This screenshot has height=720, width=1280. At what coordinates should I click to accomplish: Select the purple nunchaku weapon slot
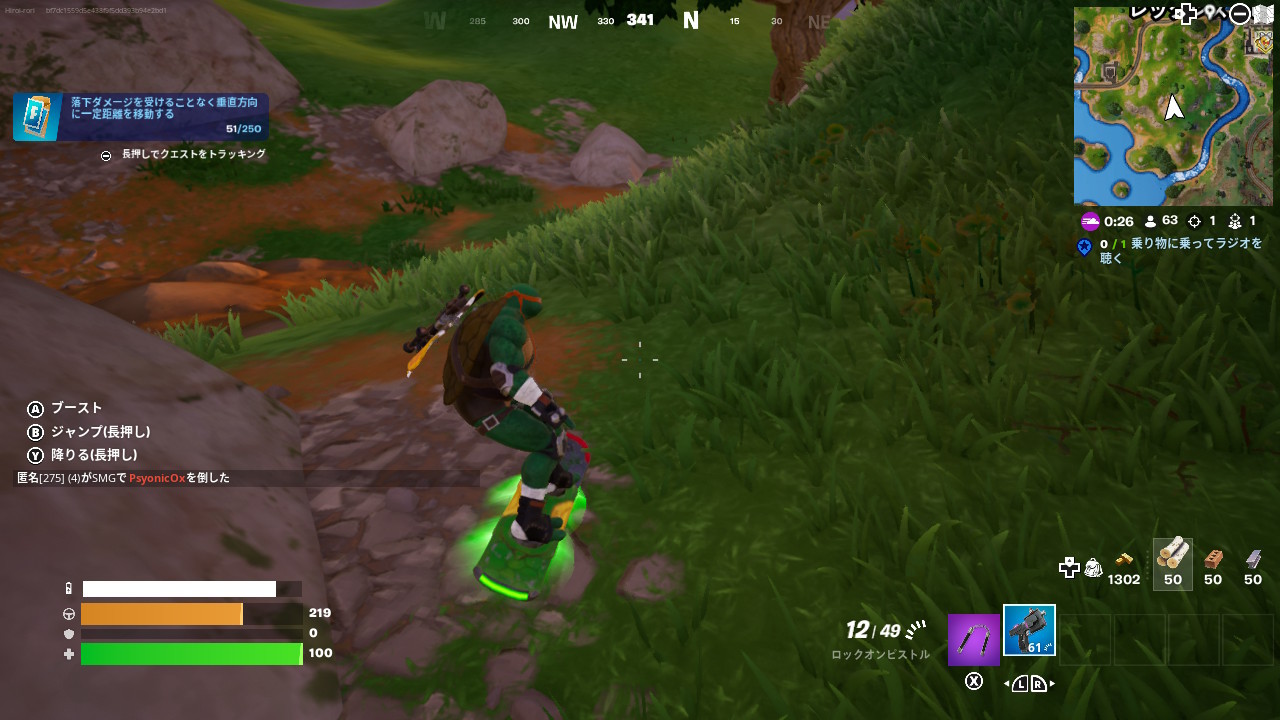click(973, 640)
